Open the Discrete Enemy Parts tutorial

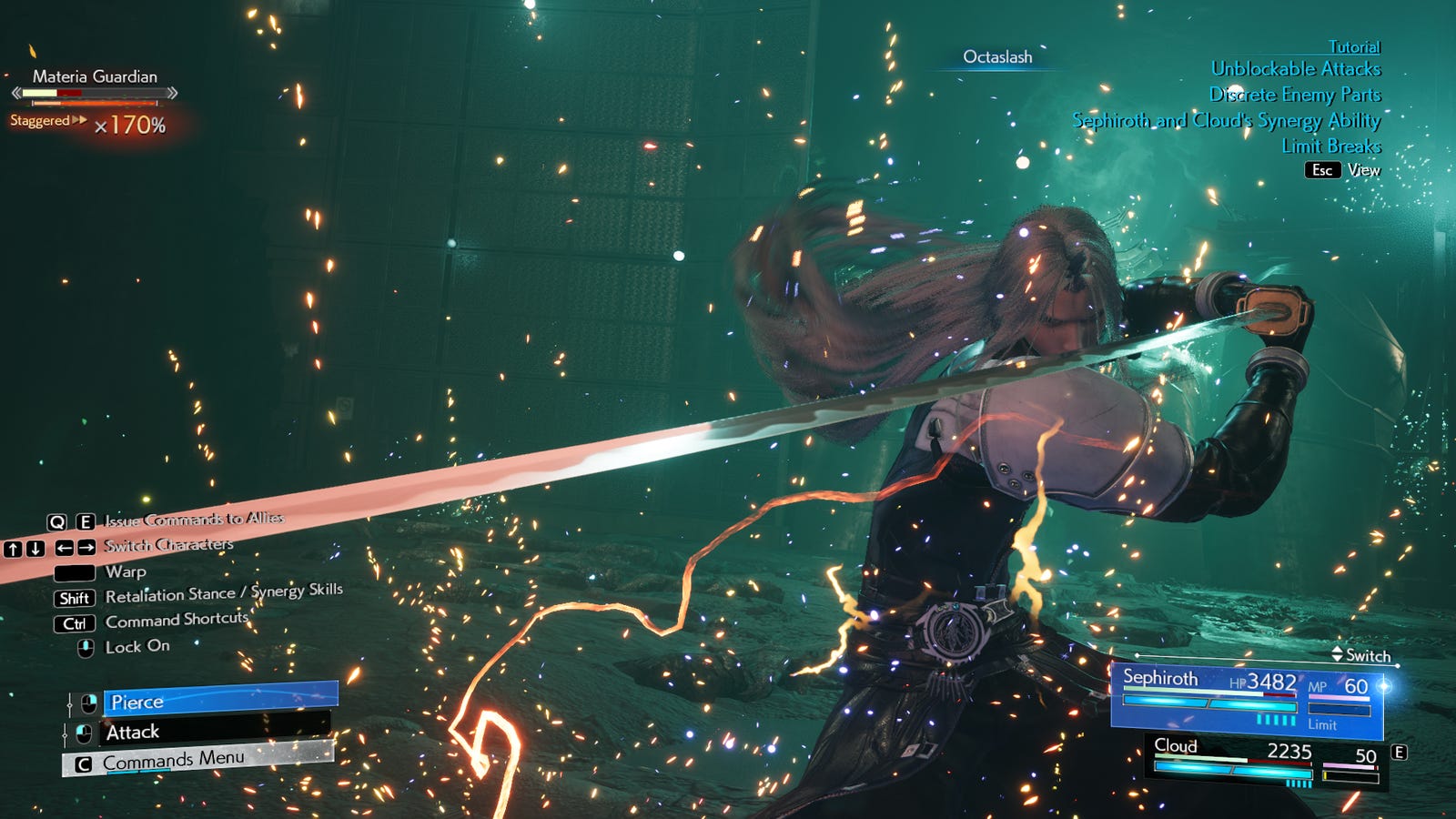click(x=1294, y=95)
